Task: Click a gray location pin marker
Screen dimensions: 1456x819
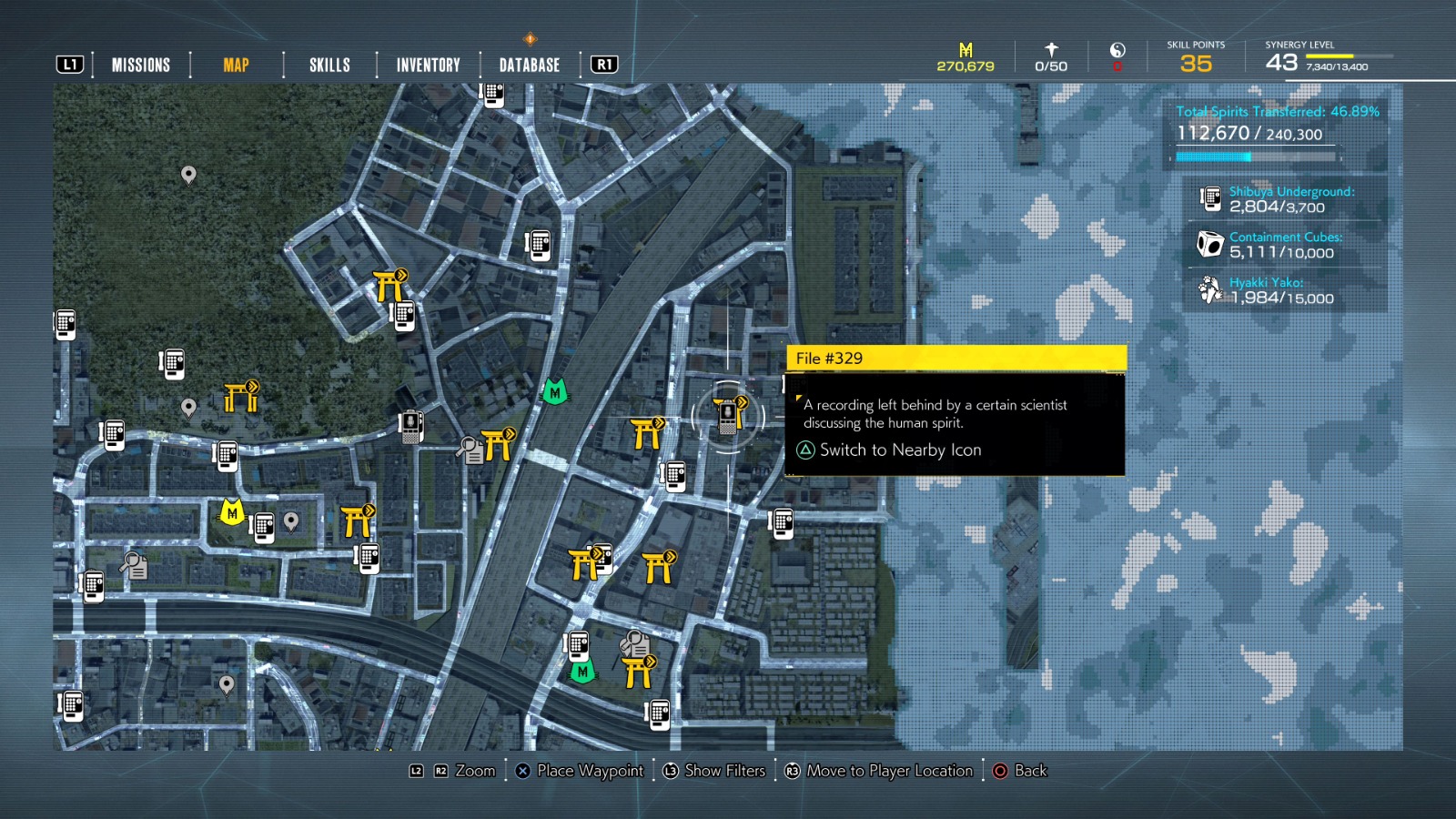Action: [x=188, y=175]
